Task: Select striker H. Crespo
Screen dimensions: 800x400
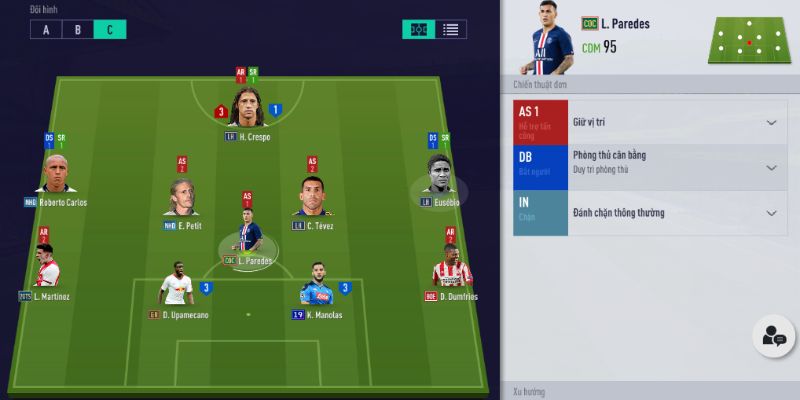Action: 247,110
